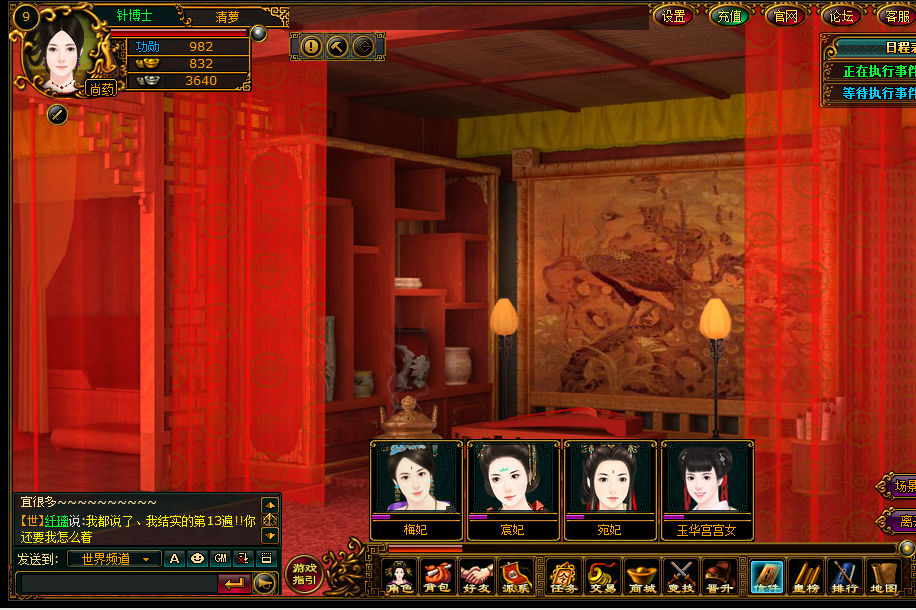Open the 角色 character sheet

pyautogui.click(x=400, y=578)
